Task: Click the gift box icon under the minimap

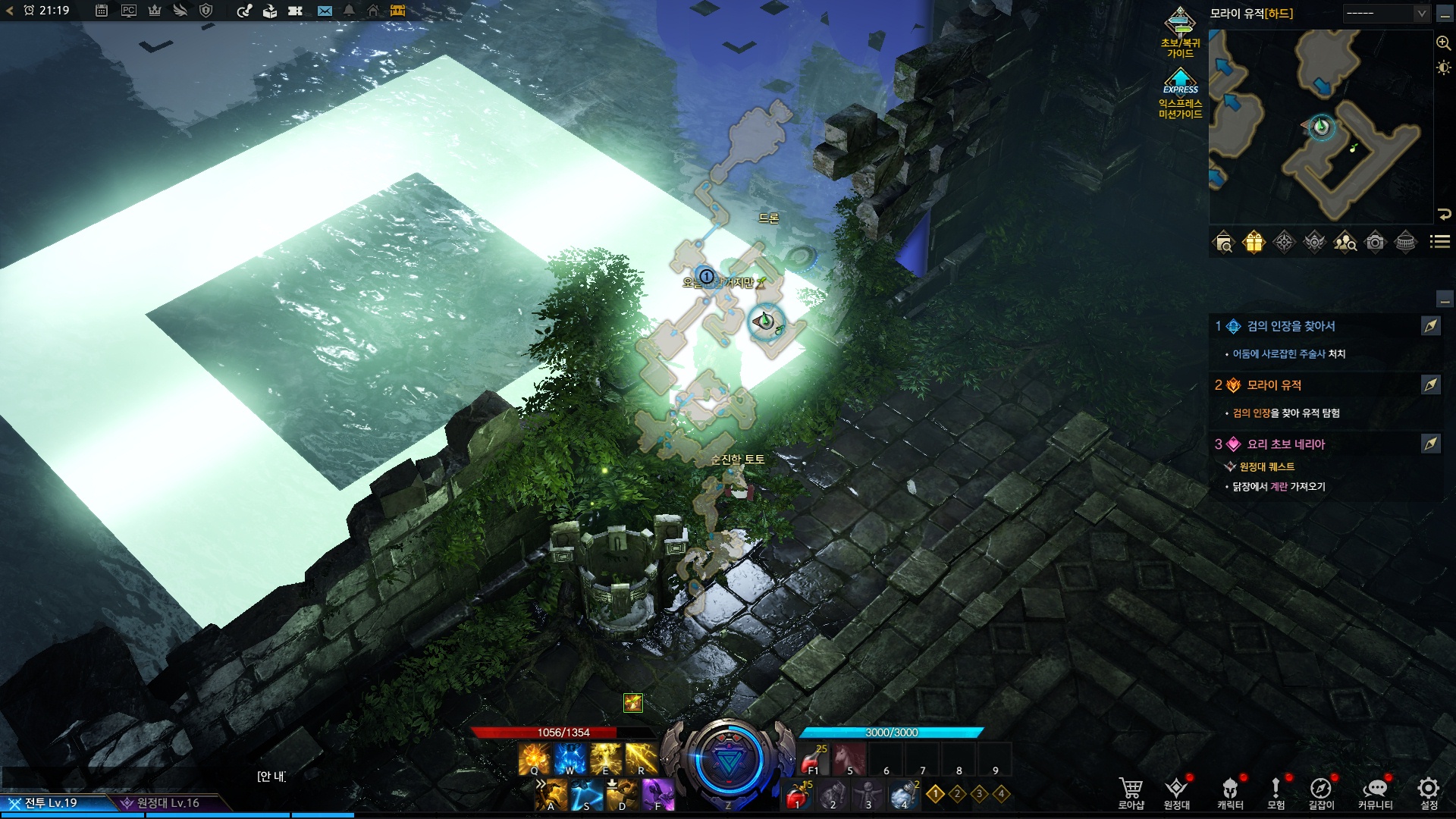Action: [1254, 242]
